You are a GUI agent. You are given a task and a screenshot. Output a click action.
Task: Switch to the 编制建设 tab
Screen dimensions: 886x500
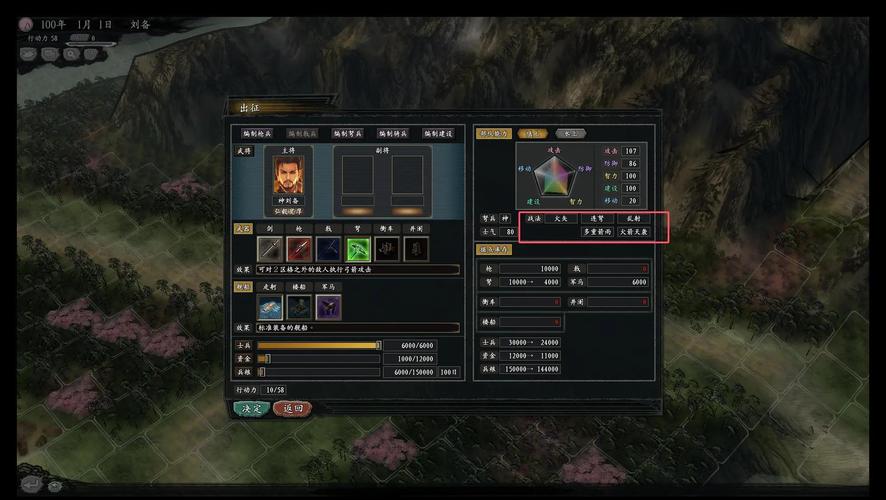pyautogui.click(x=437, y=133)
